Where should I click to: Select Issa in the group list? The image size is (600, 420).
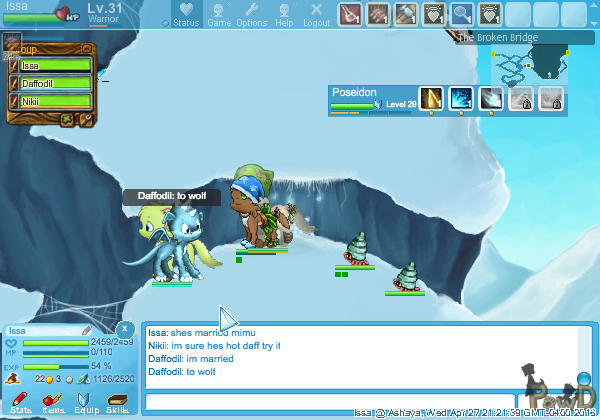tap(55, 66)
